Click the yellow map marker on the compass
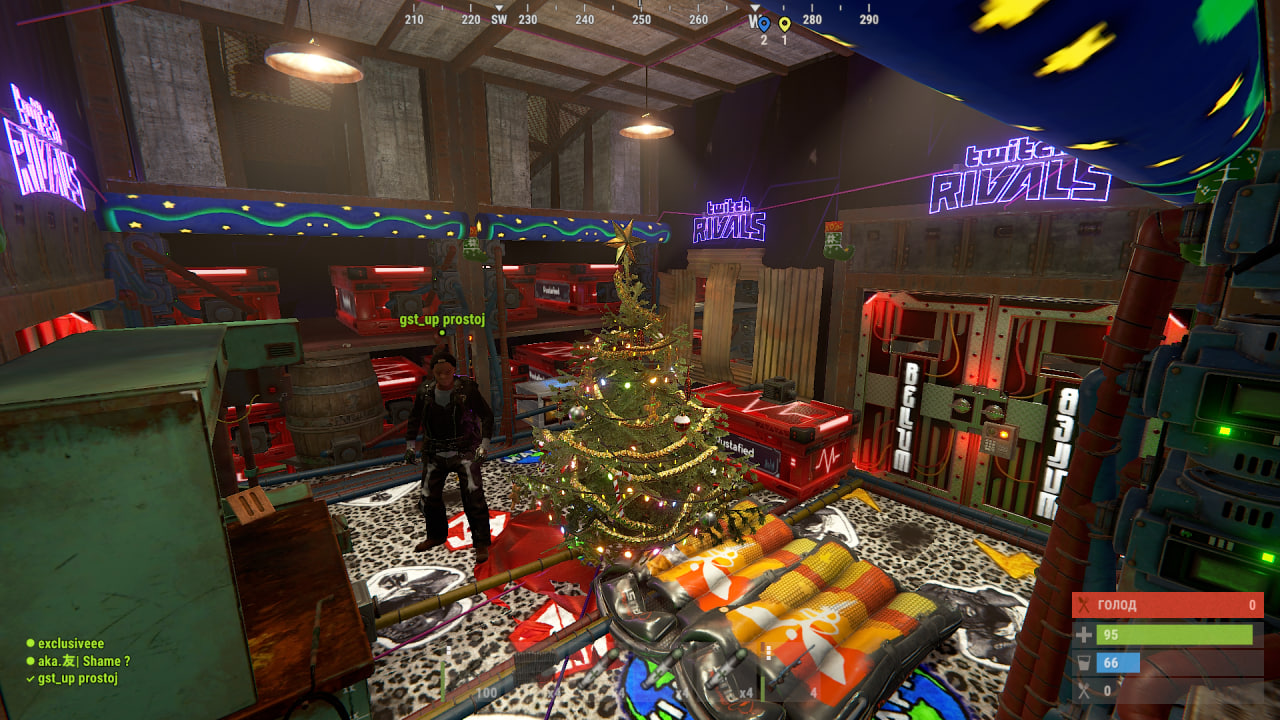The width and height of the screenshot is (1280, 720). pyautogui.click(x=784, y=24)
